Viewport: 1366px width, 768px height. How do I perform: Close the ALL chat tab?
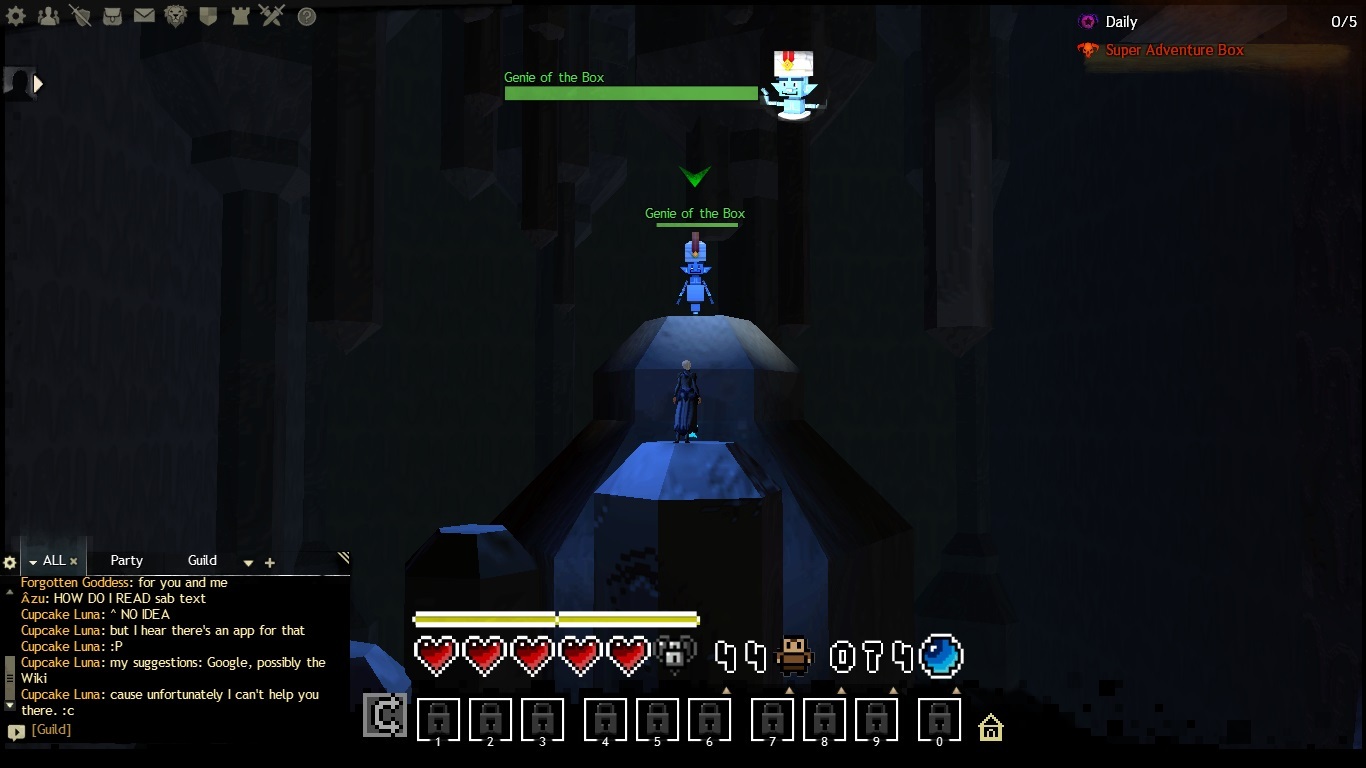(x=73, y=562)
